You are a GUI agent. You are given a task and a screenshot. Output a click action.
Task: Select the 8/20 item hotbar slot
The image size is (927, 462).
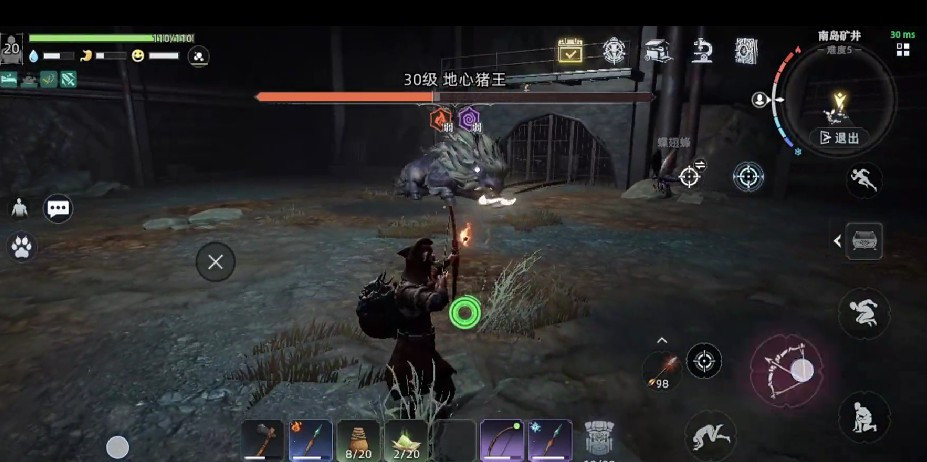(357, 440)
